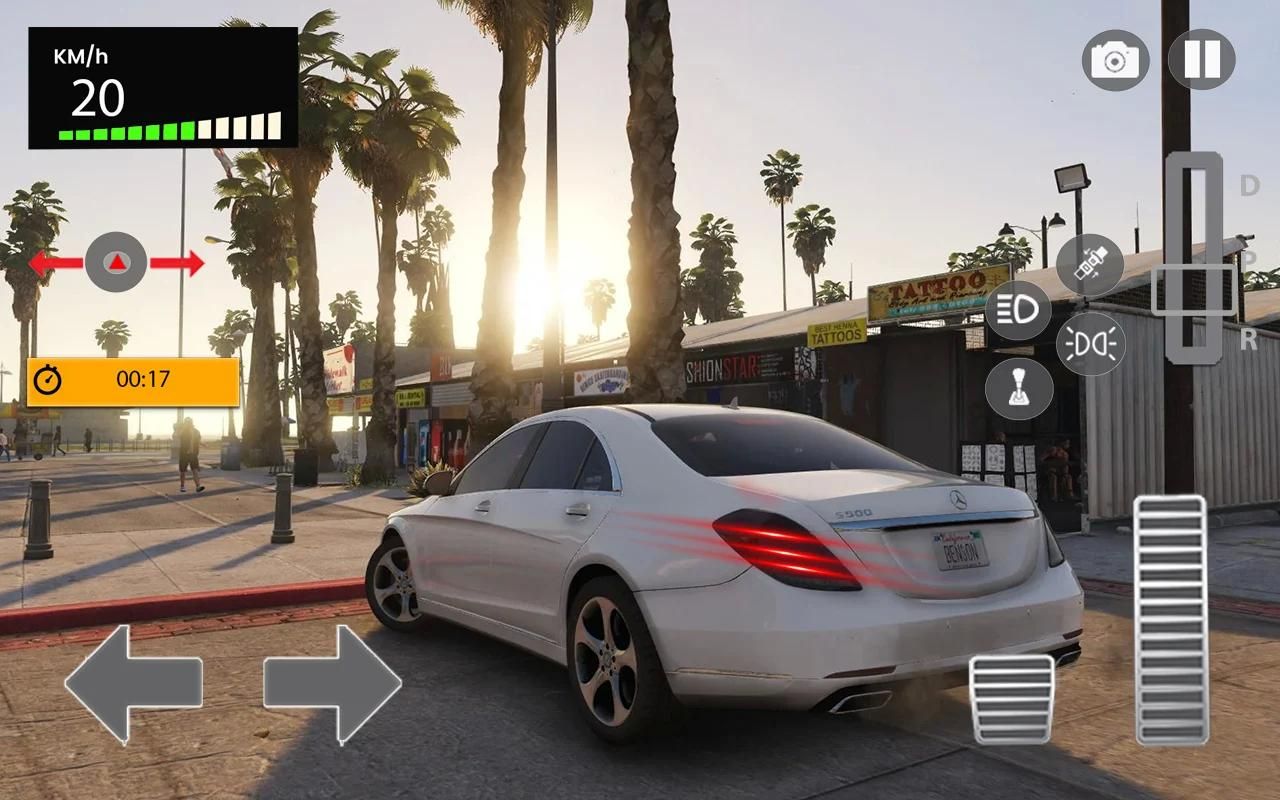The height and width of the screenshot is (800, 1280).
Task: Activate the hazard lights button
Action: (1090, 344)
